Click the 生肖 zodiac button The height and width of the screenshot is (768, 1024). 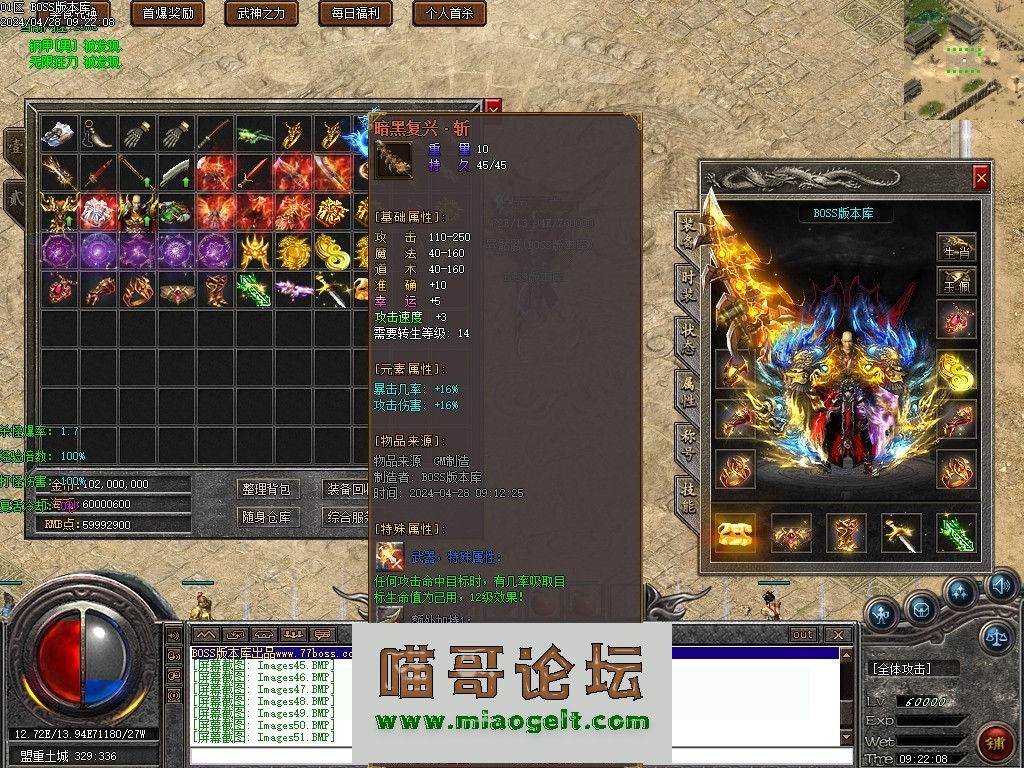pyautogui.click(x=956, y=249)
